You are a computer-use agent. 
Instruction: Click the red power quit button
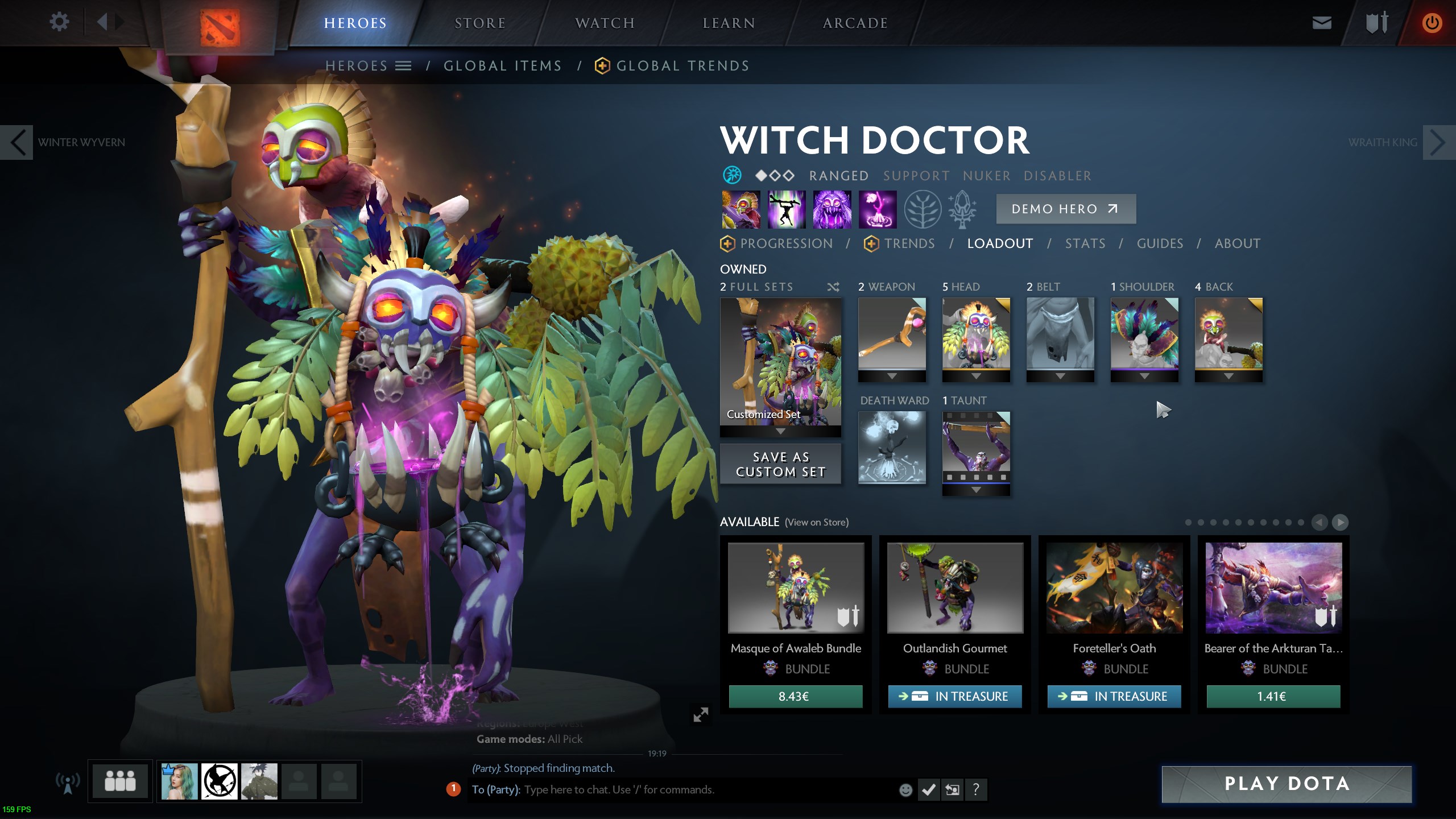coord(1432,23)
